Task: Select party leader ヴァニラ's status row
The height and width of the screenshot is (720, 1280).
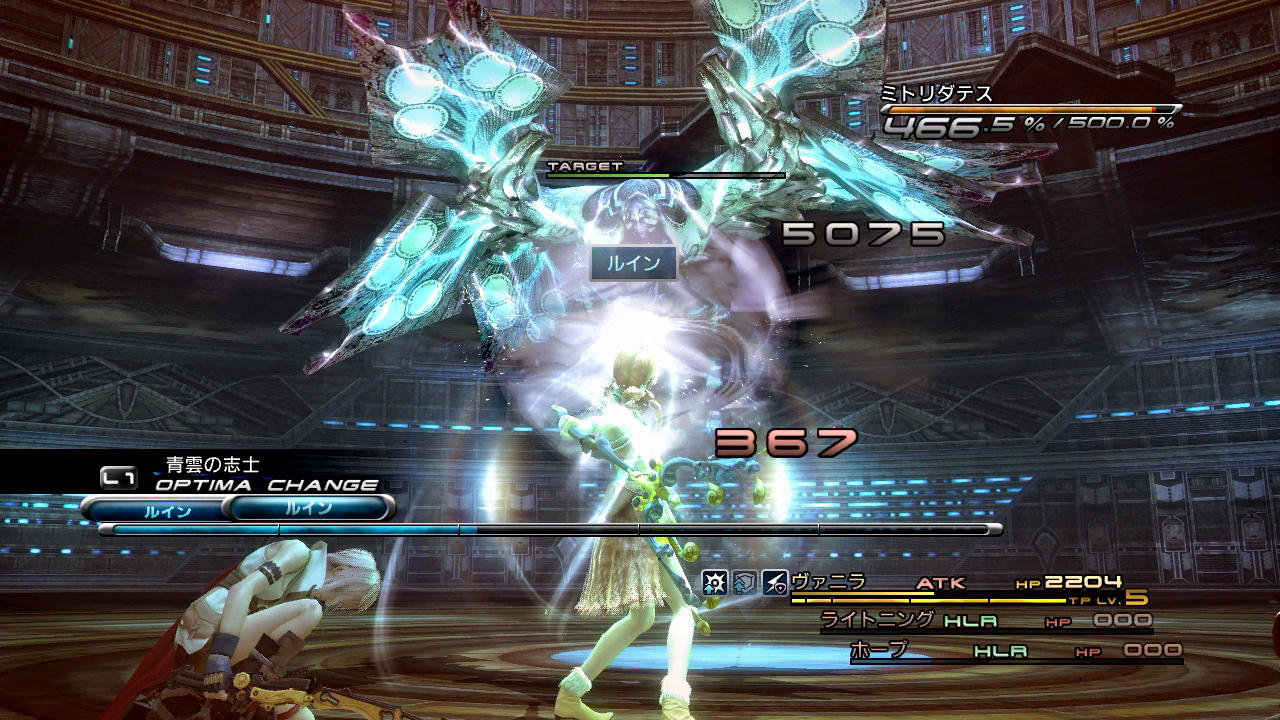Action: pyautogui.click(x=960, y=583)
